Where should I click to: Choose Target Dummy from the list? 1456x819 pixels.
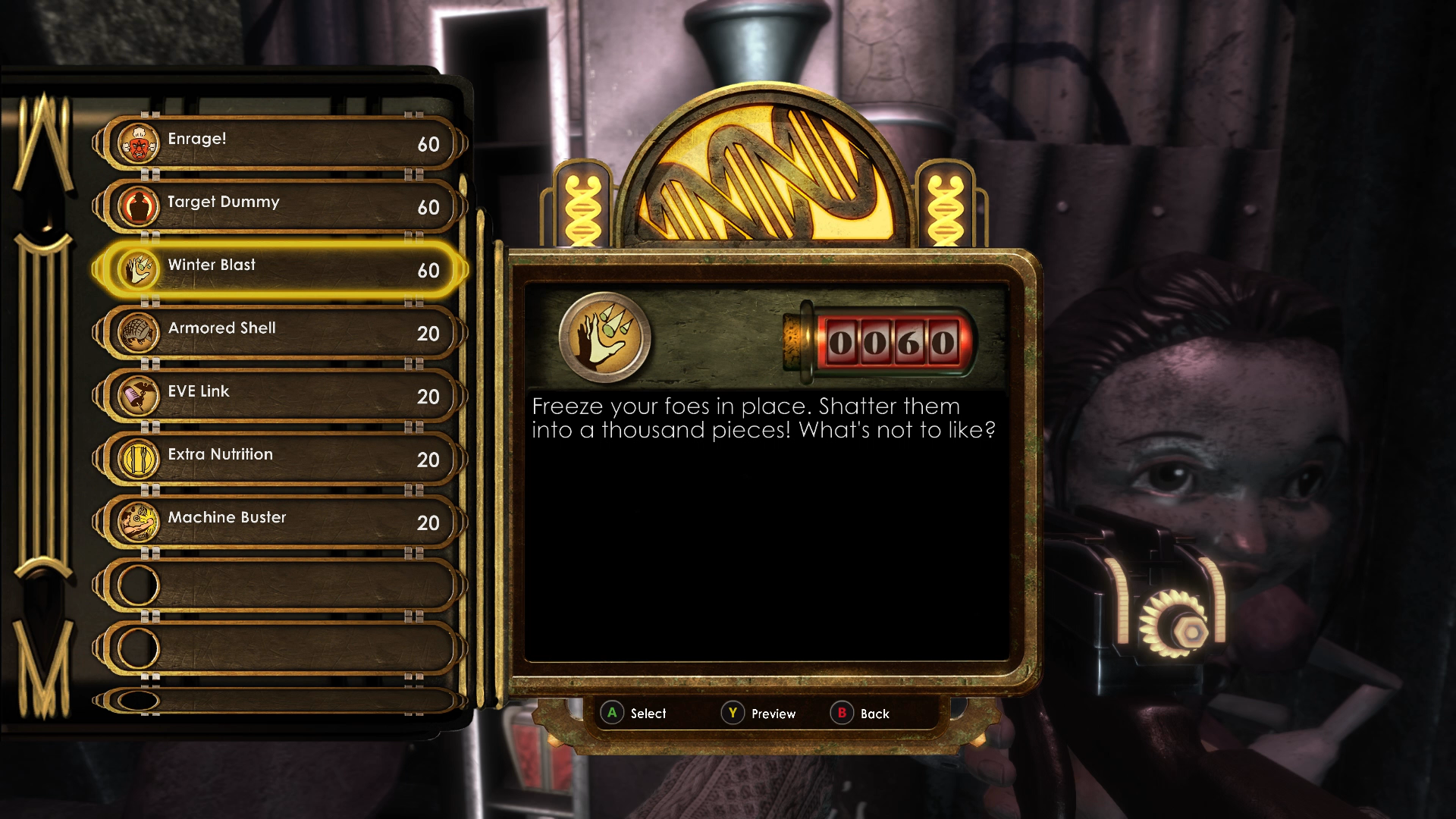[x=281, y=206]
